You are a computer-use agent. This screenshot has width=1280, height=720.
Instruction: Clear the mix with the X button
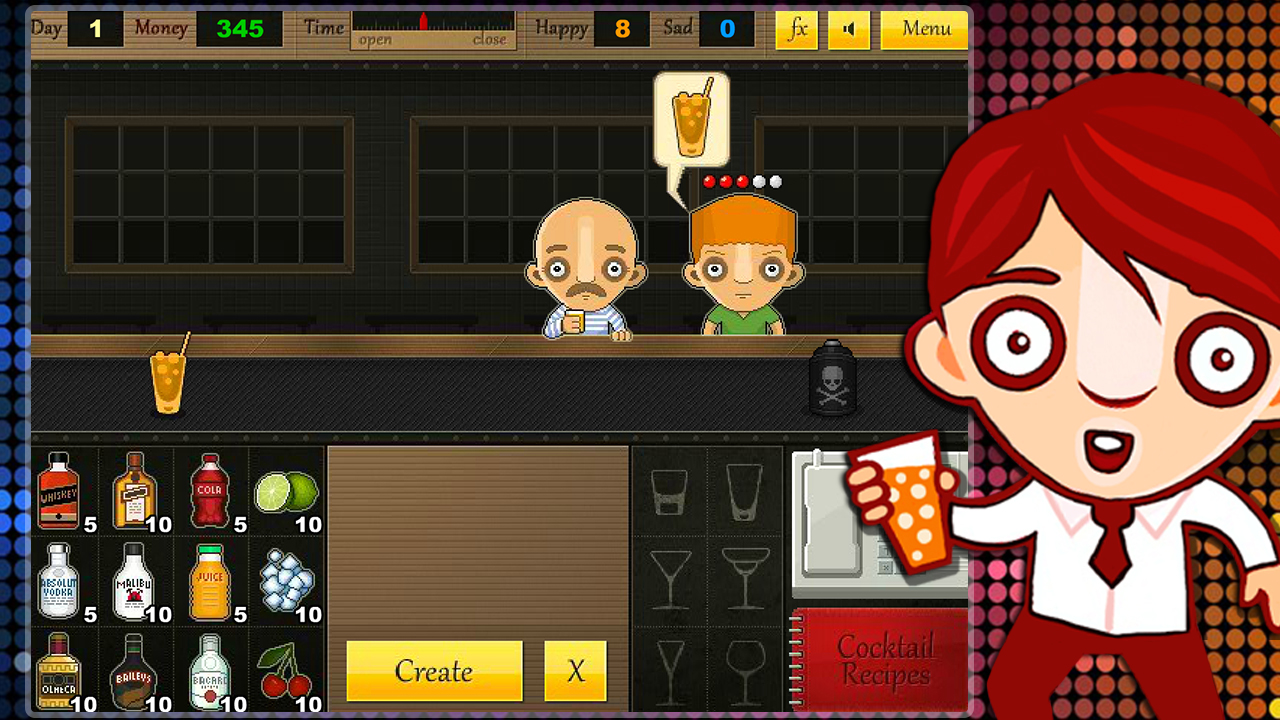[575, 671]
